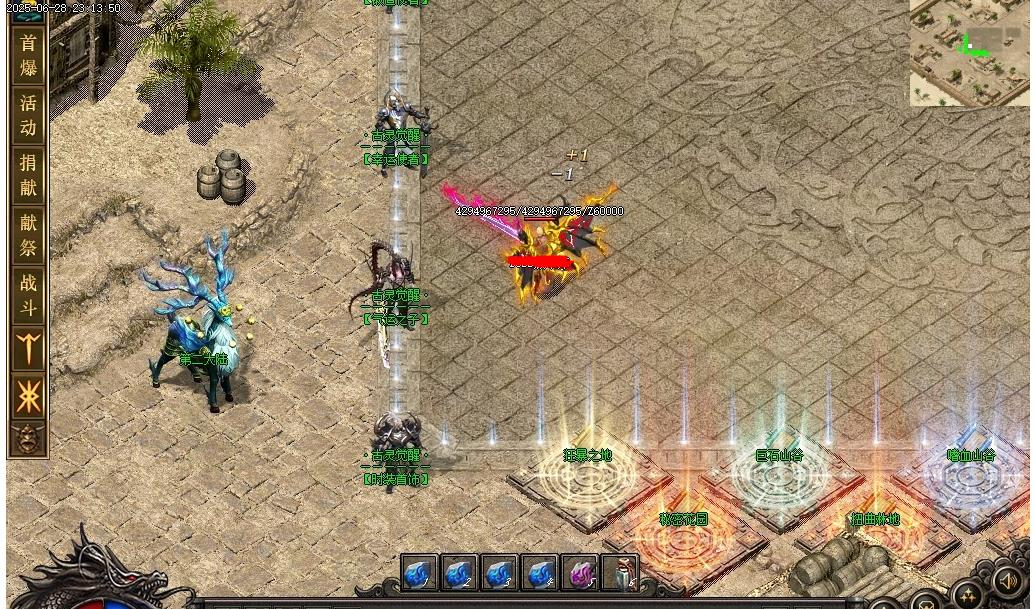
Task: Open the 首爆 menu entry
Action: click(x=28, y=56)
